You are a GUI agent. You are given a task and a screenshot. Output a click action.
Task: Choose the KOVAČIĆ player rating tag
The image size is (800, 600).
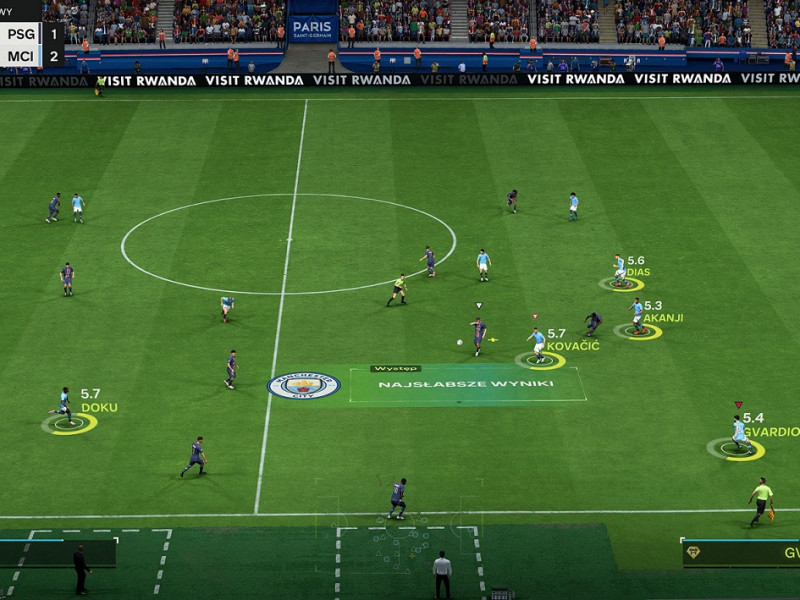tap(571, 340)
